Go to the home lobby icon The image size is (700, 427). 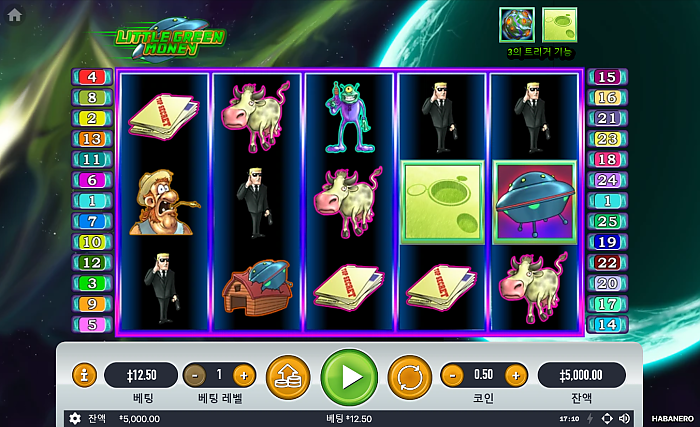click(x=14, y=15)
